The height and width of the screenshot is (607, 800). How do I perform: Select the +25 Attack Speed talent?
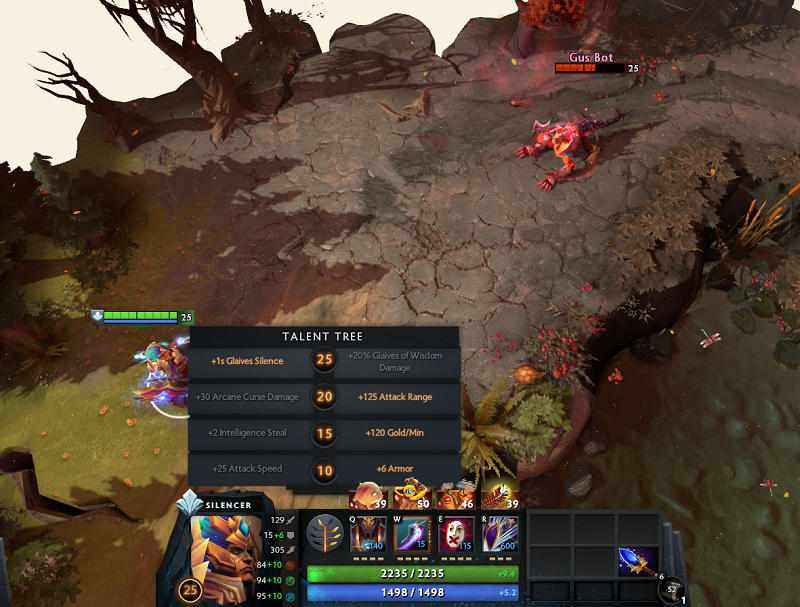pyautogui.click(x=247, y=468)
